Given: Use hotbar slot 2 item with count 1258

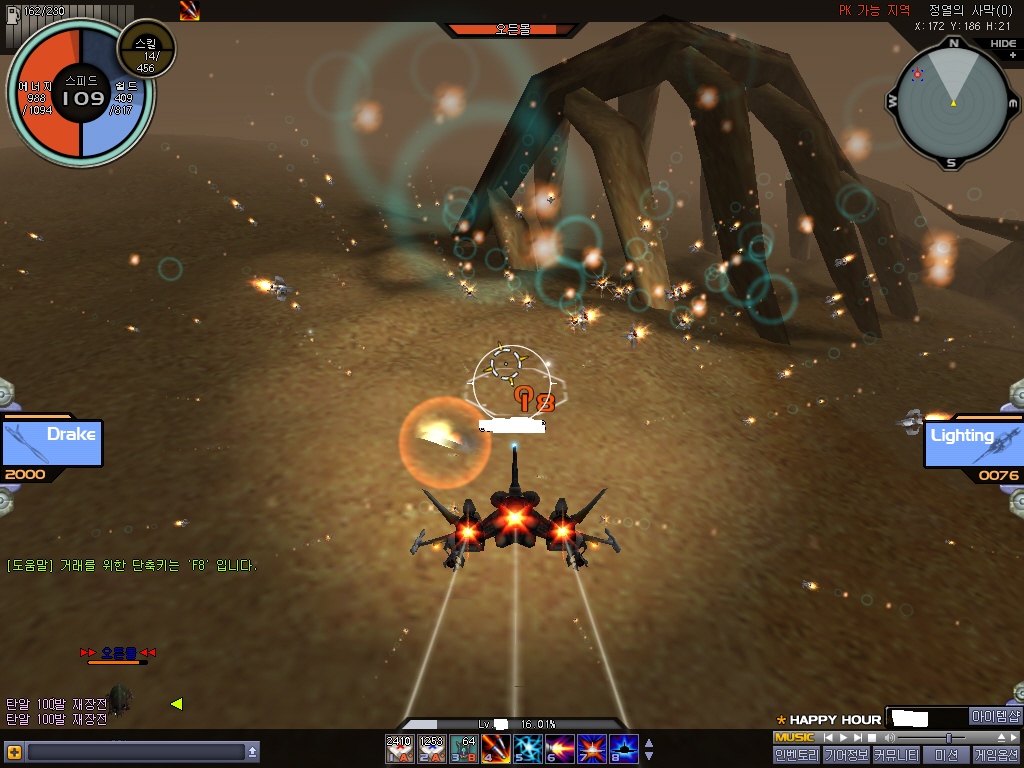Looking at the screenshot, I should tap(431, 749).
